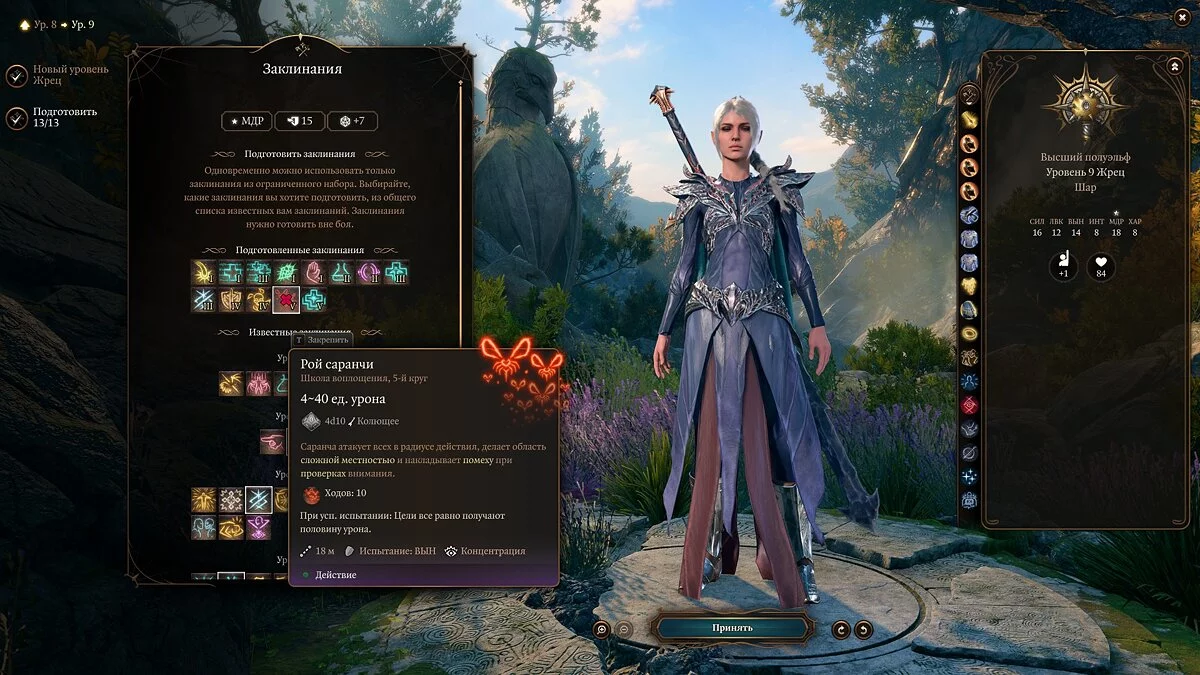
Task: Click the +1 icon beside the heart
Action: pyautogui.click(x=1062, y=267)
